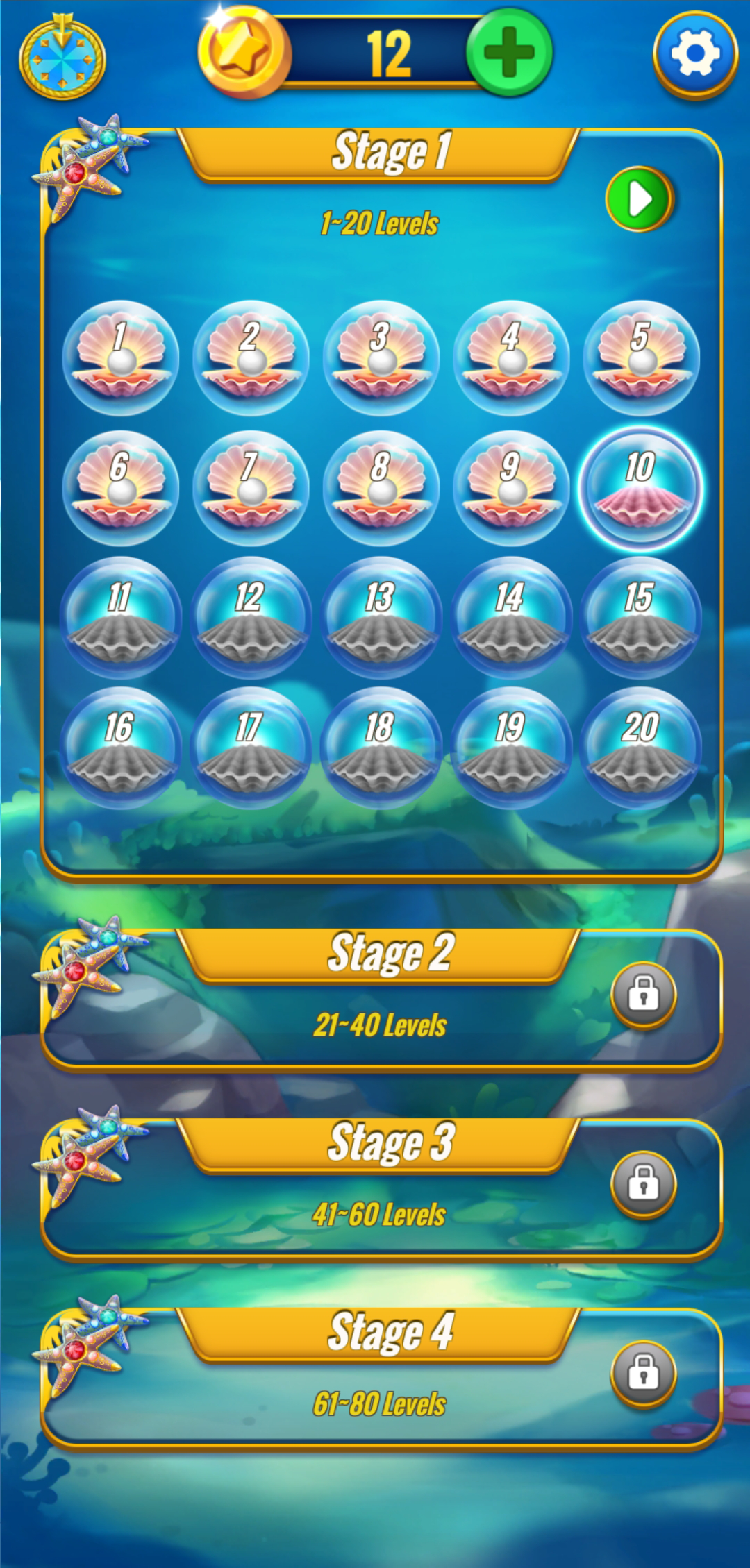Open level 8 pearl shell
Image resolution: width=750 pixels, height=1568 pixels.
381,488
